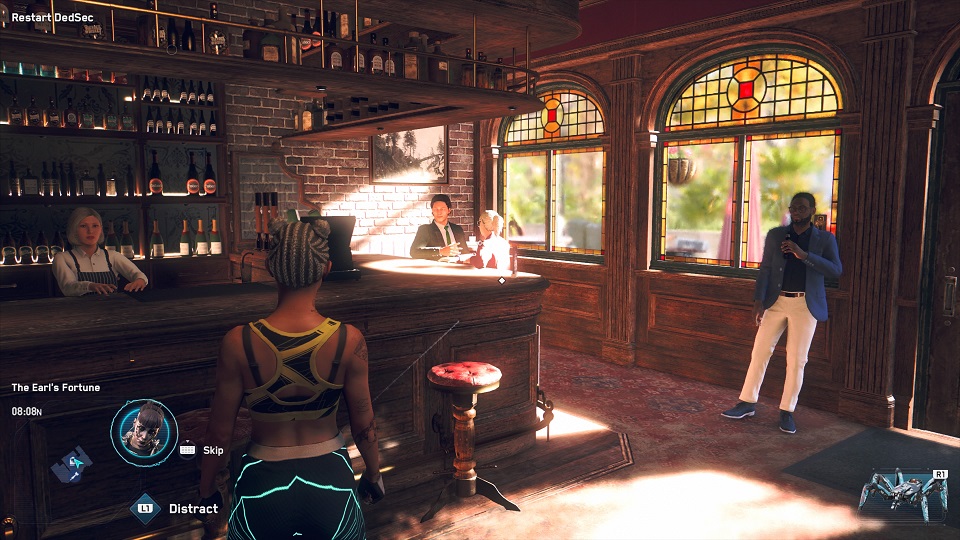This screenshot has width=960, height=540.
Task: Open the blue minimap
Action: click(72, 464)
